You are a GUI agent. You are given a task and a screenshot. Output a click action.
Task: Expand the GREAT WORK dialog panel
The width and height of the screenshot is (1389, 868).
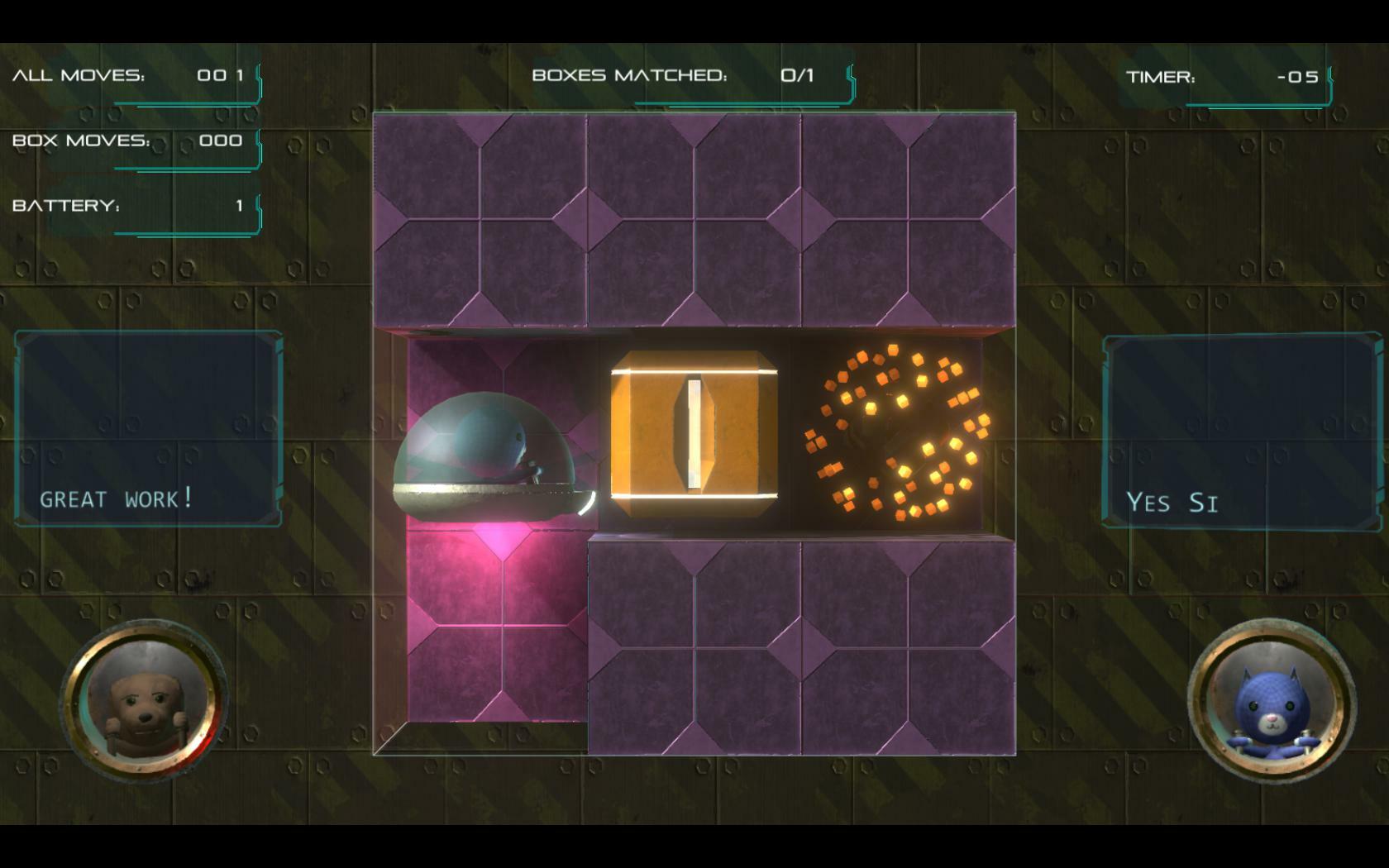tap(147, 430)
